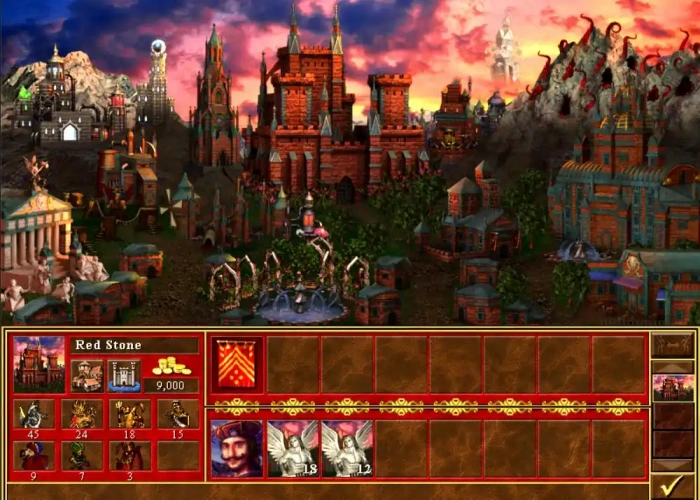Select the creature icon showing 45 available
700x500 pixels.
pos(34,415)
